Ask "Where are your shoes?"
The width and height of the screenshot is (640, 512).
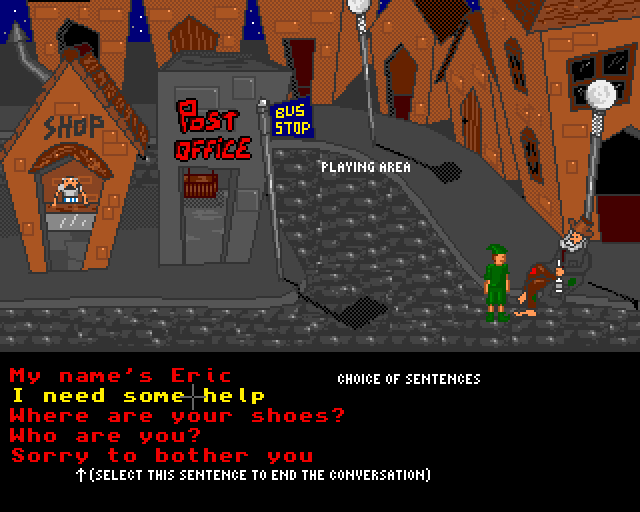(x=178, y=416)
